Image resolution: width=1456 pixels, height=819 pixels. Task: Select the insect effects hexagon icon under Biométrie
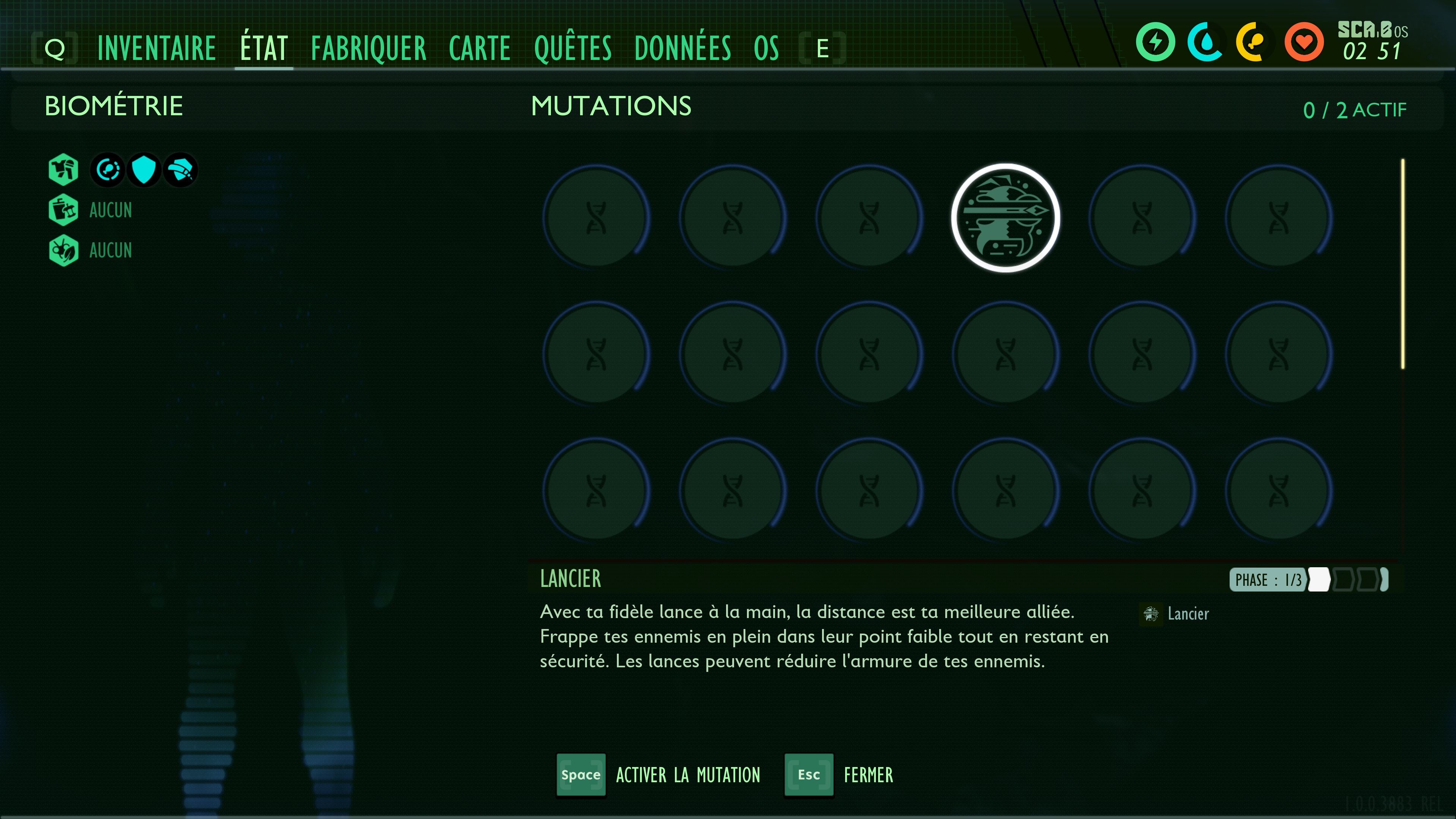63,250
